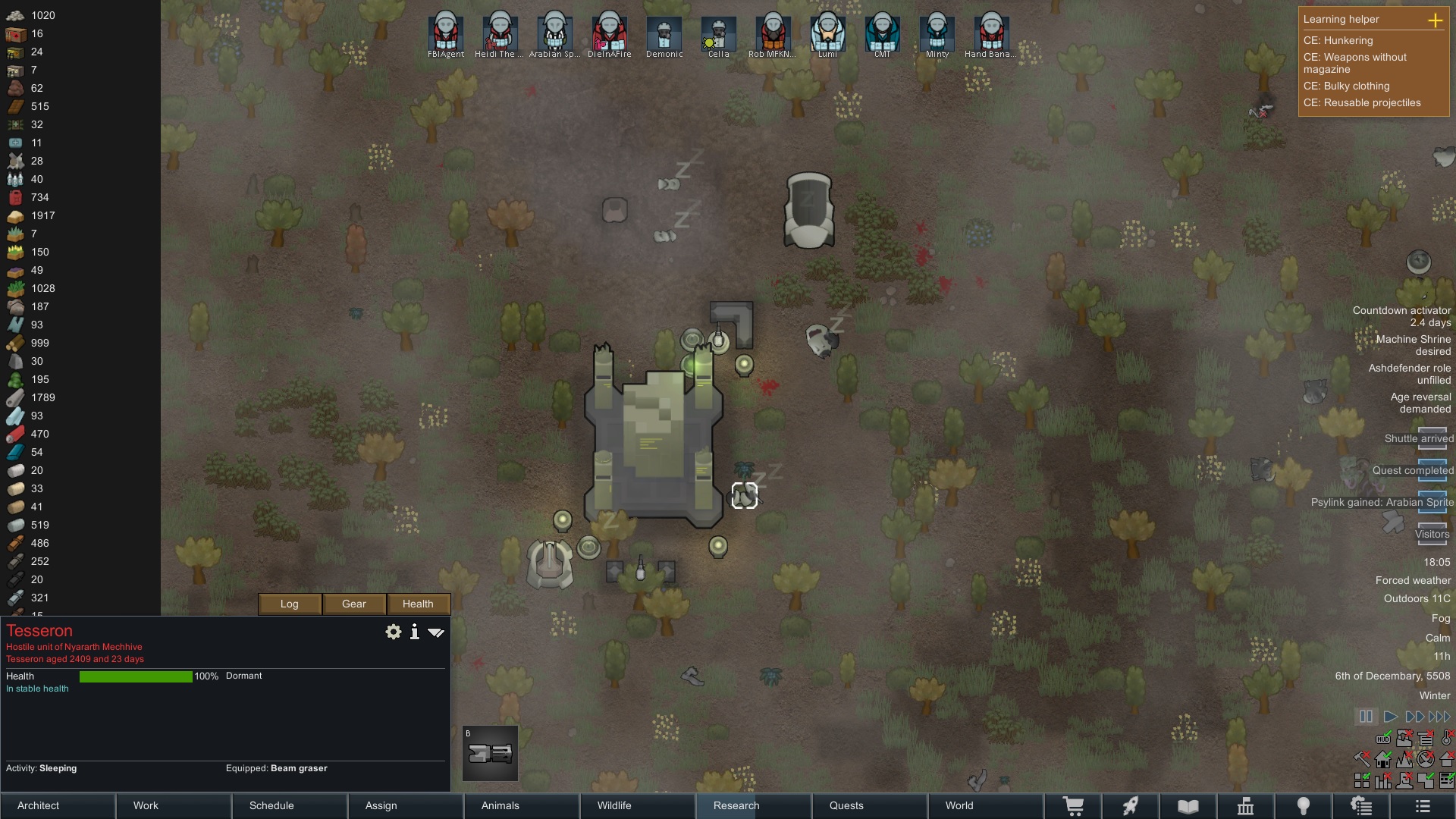The width and height of the screenshot is (1456, 819).
Task: Switch to the Research tab
Action: tap(734, 805)
